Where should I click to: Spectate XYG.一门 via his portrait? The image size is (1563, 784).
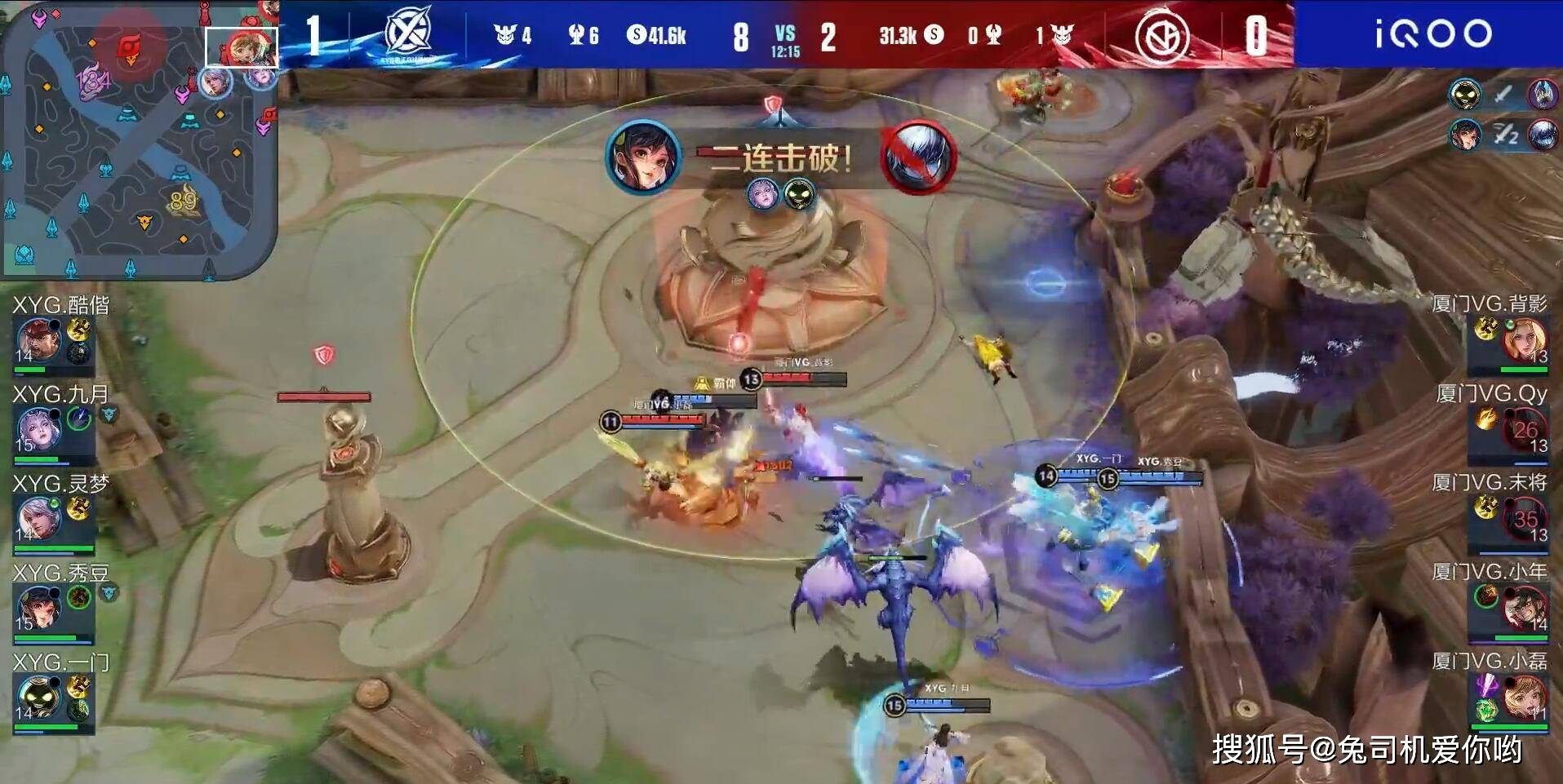tap(38, 698)
